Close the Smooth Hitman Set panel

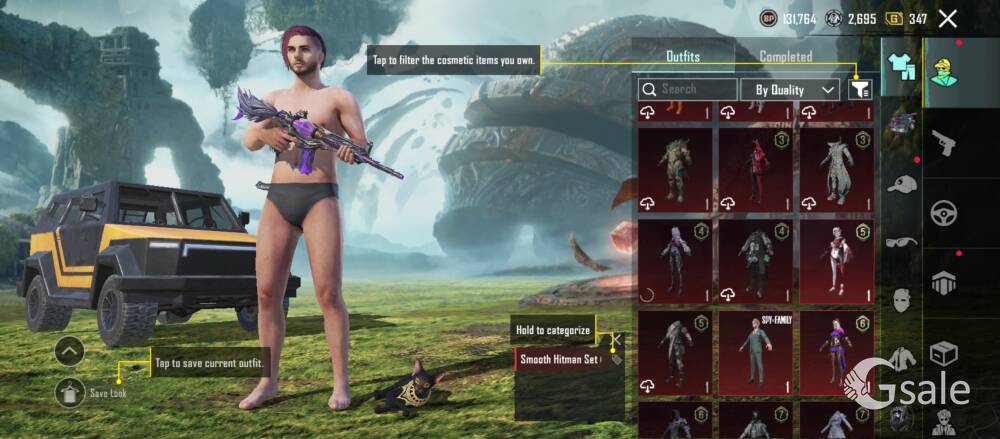(x=617, y=339)
